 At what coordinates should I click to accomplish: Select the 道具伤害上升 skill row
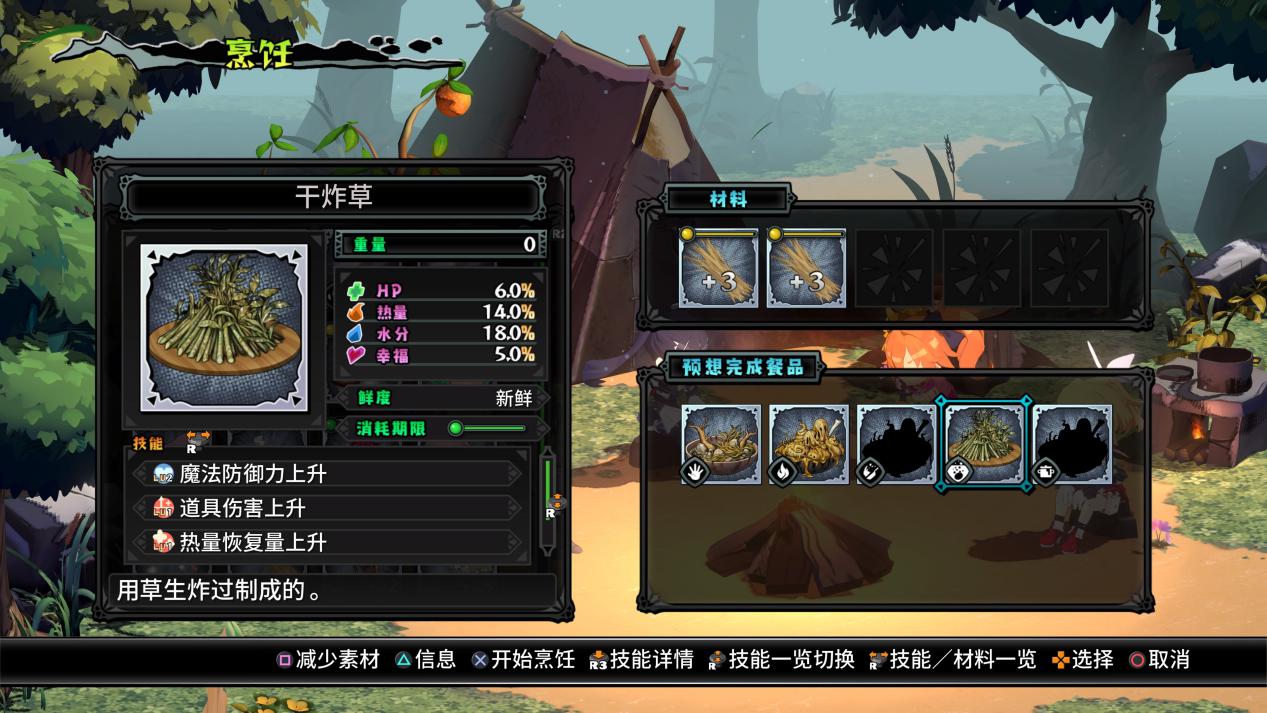[x=330, y=508]
